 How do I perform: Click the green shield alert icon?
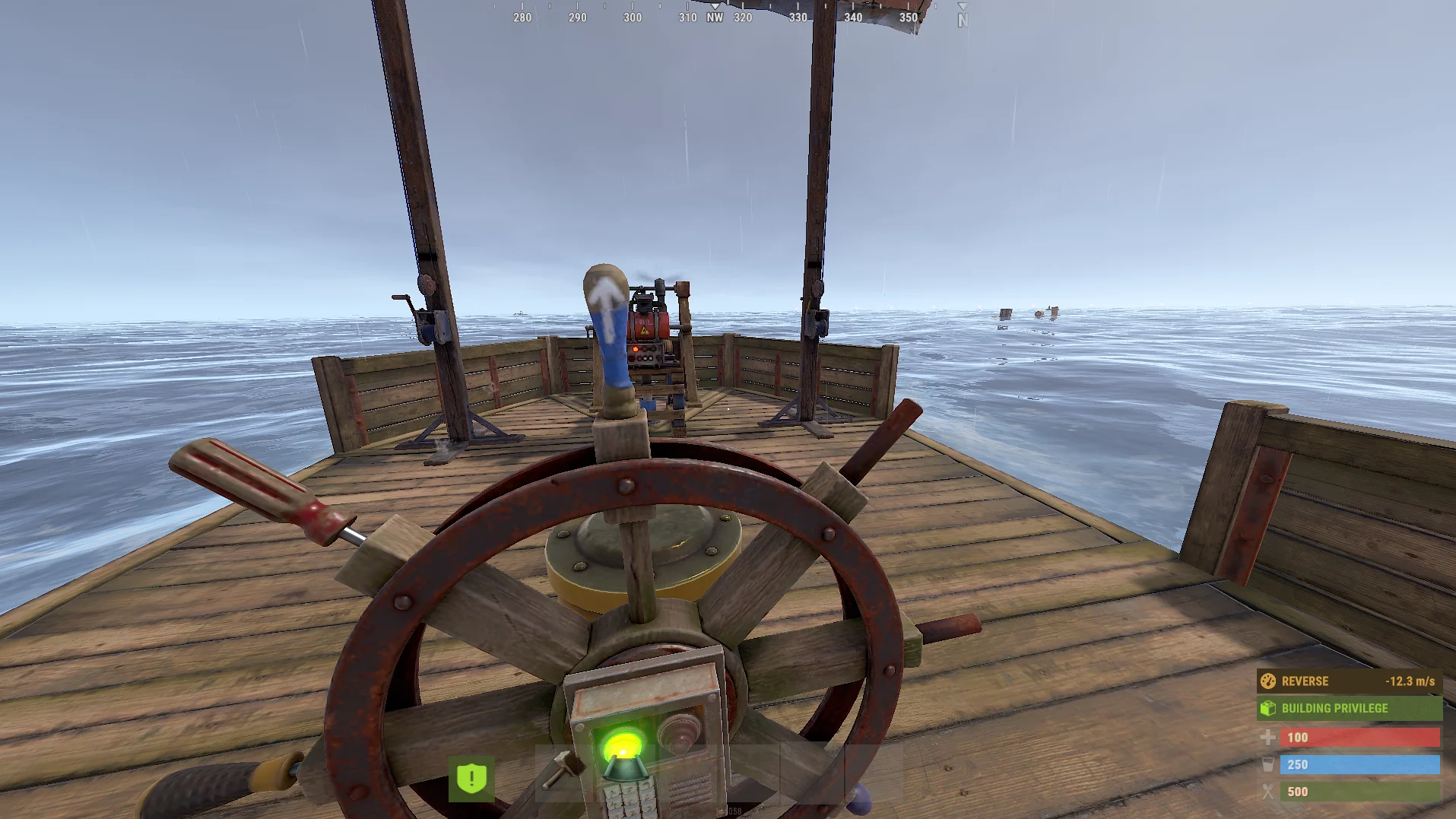click(x=471, y=779)
